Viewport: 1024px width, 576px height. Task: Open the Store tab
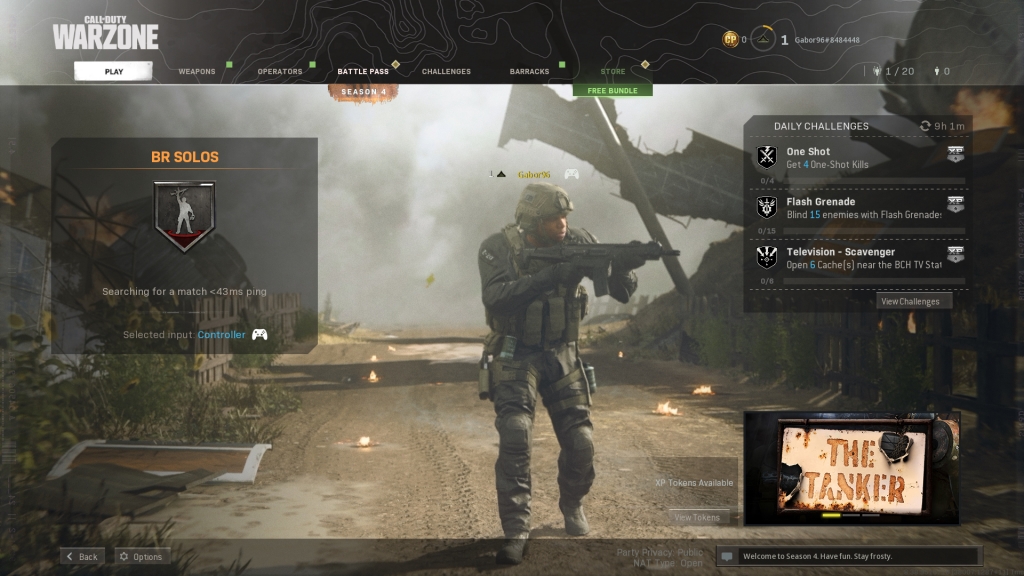[613, 71]
